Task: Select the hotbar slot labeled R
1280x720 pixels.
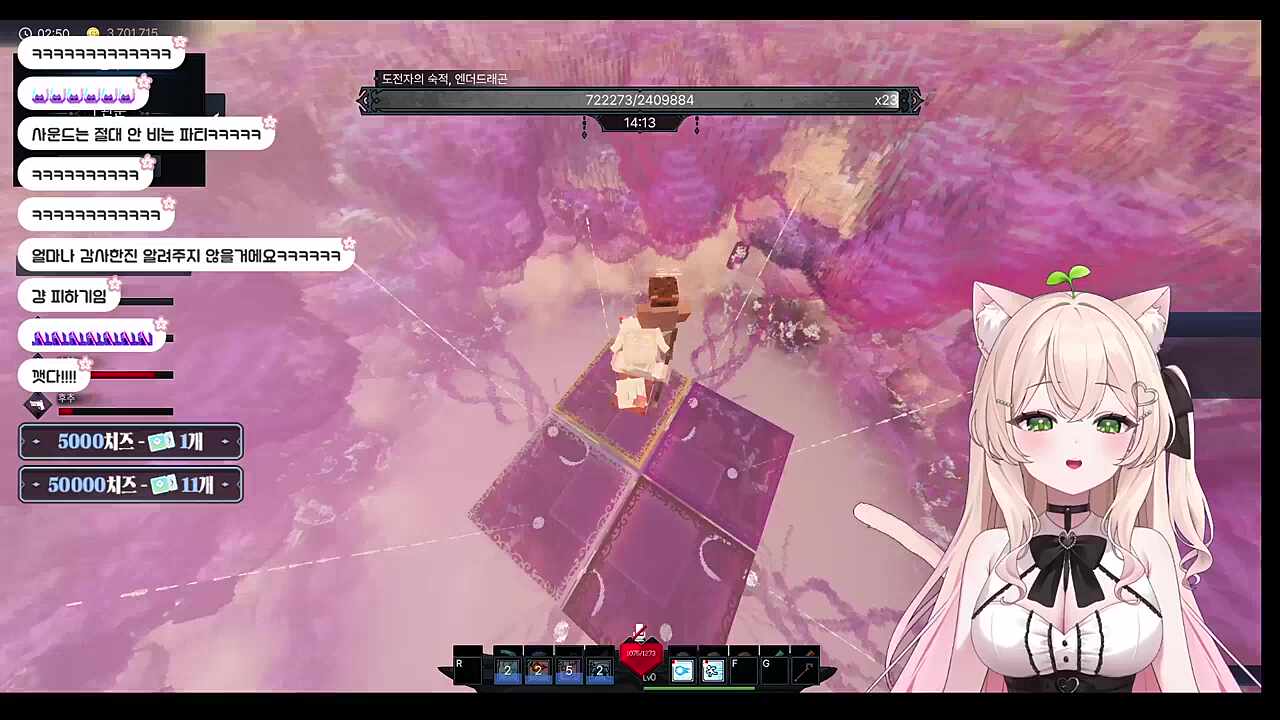Action: (x=467, y=669)
